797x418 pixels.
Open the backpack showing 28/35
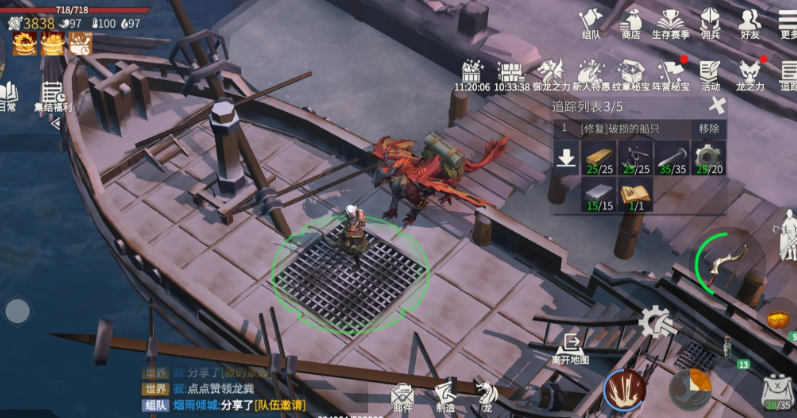tap(775, 392)
